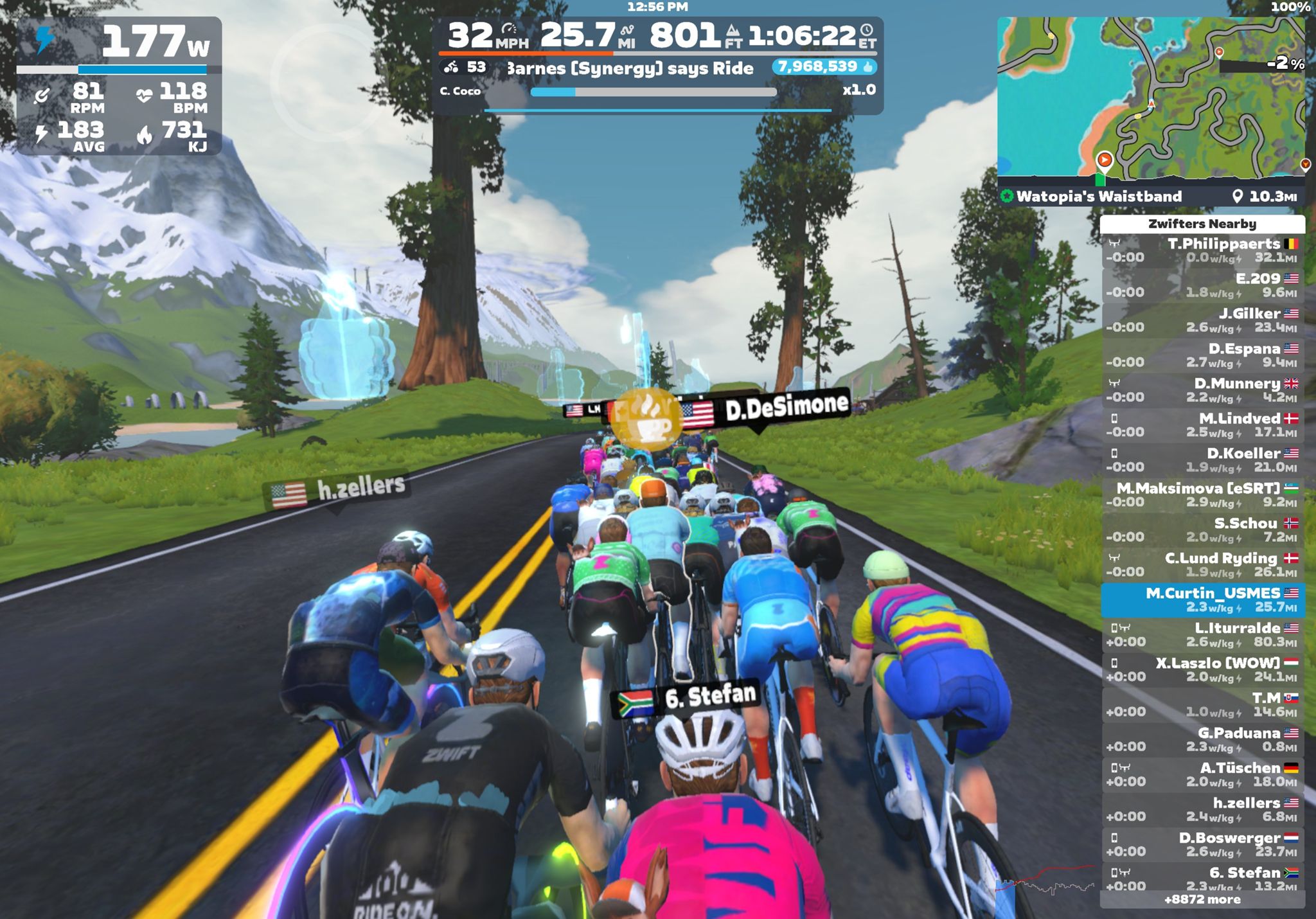Select the highlighted M.Curtin_USMES row
1316x919 pixels.
tap(1202, 600)
